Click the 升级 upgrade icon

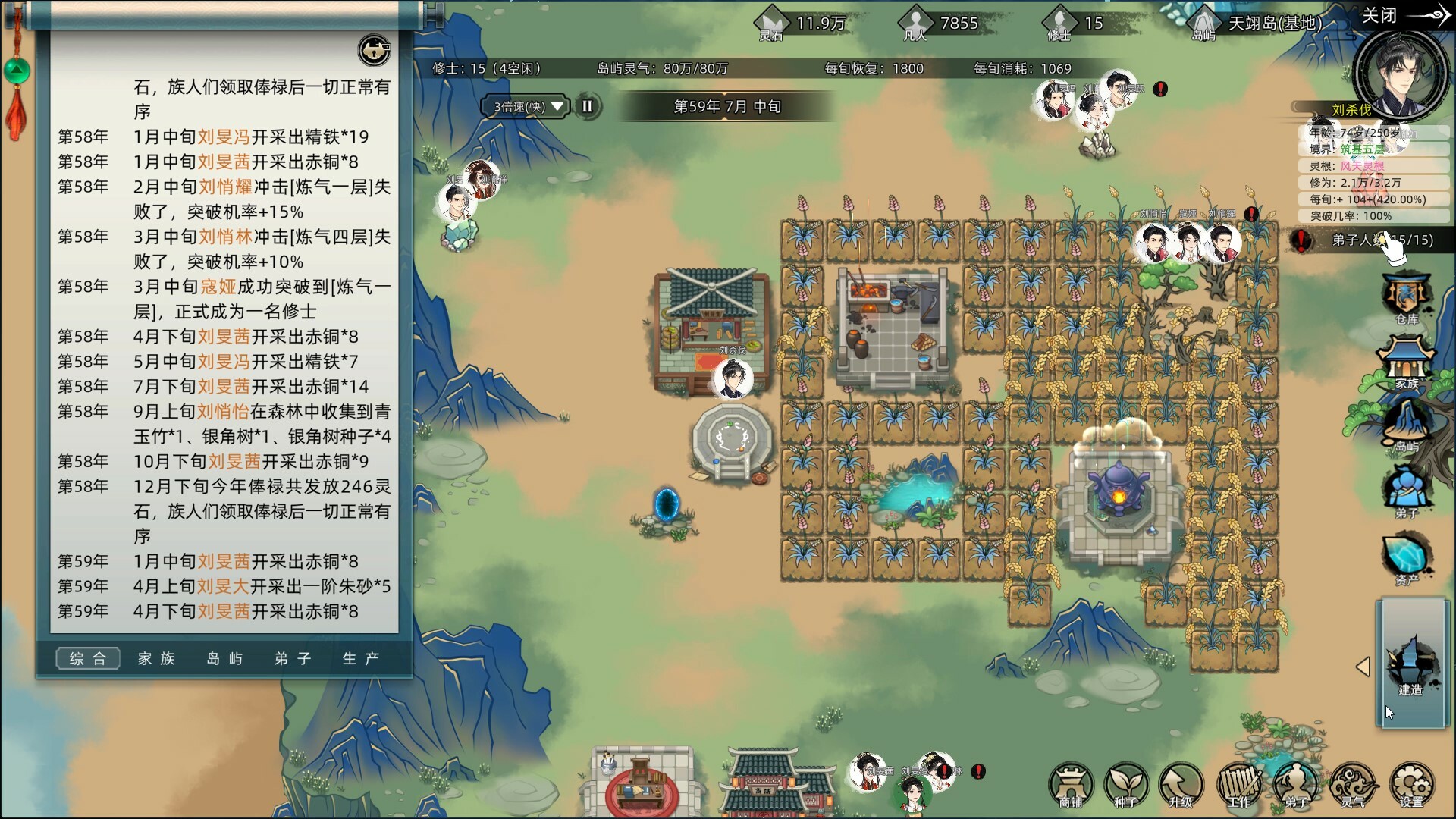1183,785
